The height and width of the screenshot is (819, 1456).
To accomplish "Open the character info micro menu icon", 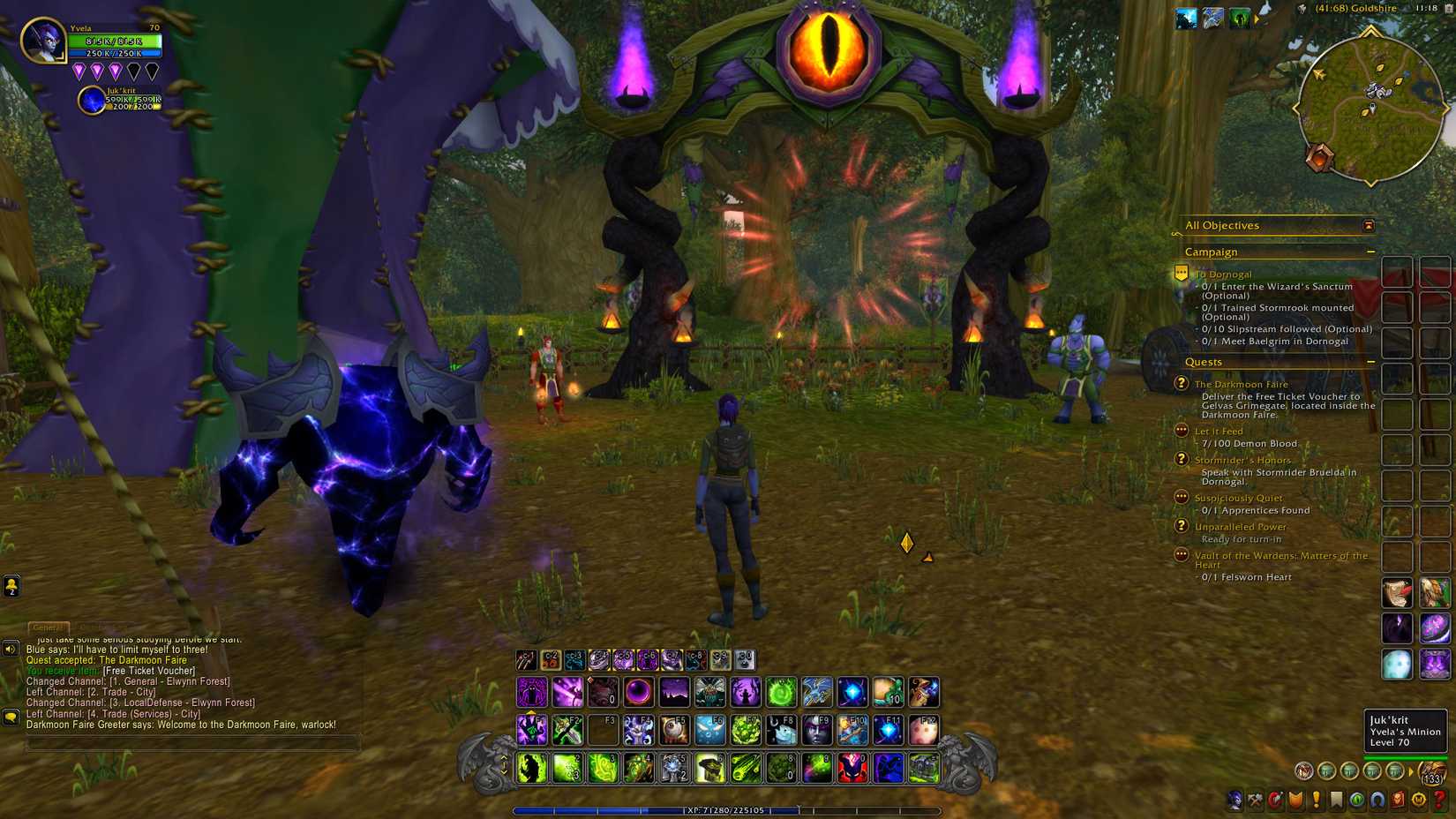I will (1235, 800).
